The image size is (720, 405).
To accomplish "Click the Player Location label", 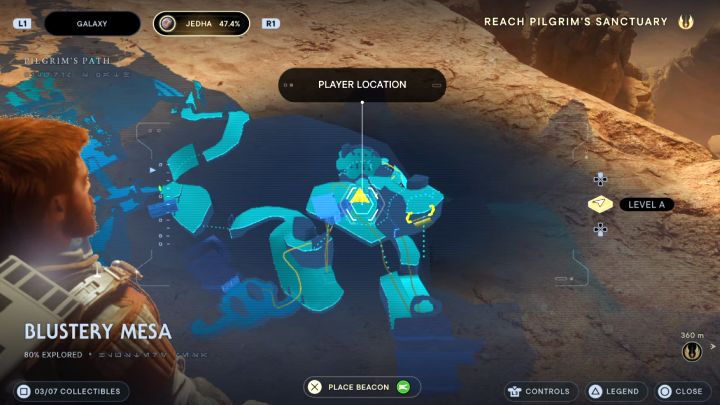I will coord(362,85).
